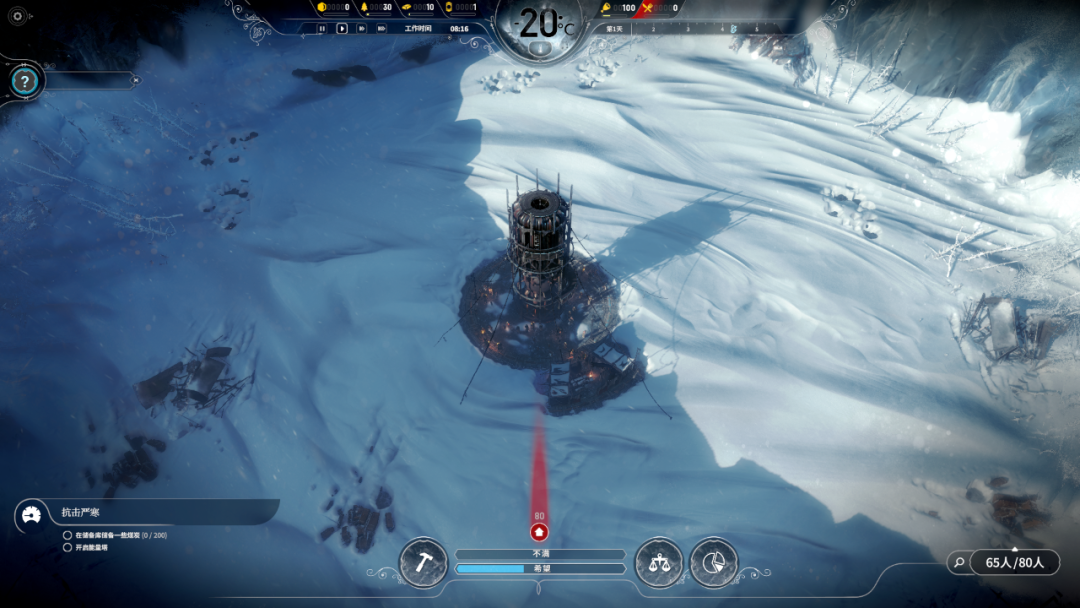Pause the game with the pause button

pyautogui.click(x=322, y=29)
